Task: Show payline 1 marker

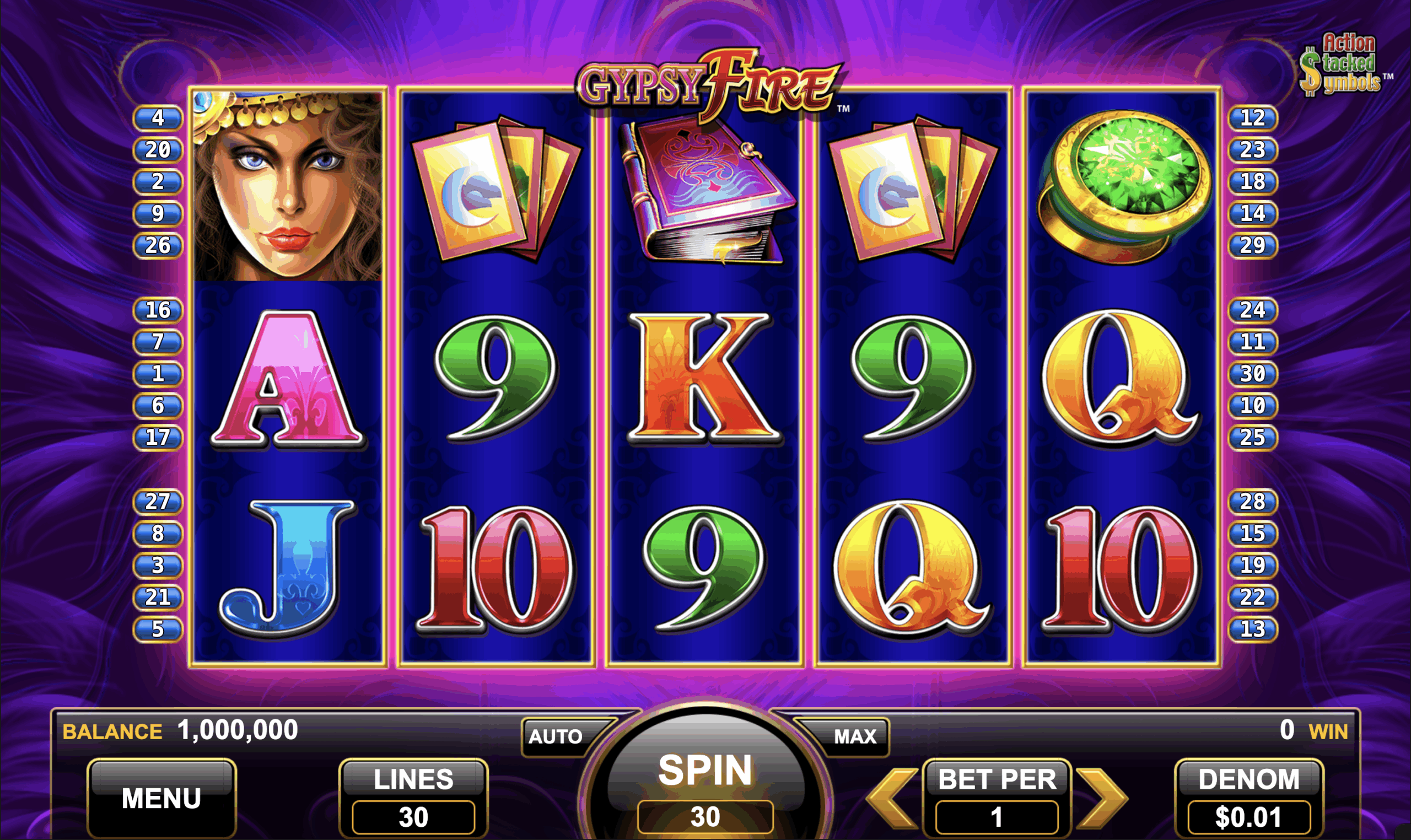Action: 158,374
